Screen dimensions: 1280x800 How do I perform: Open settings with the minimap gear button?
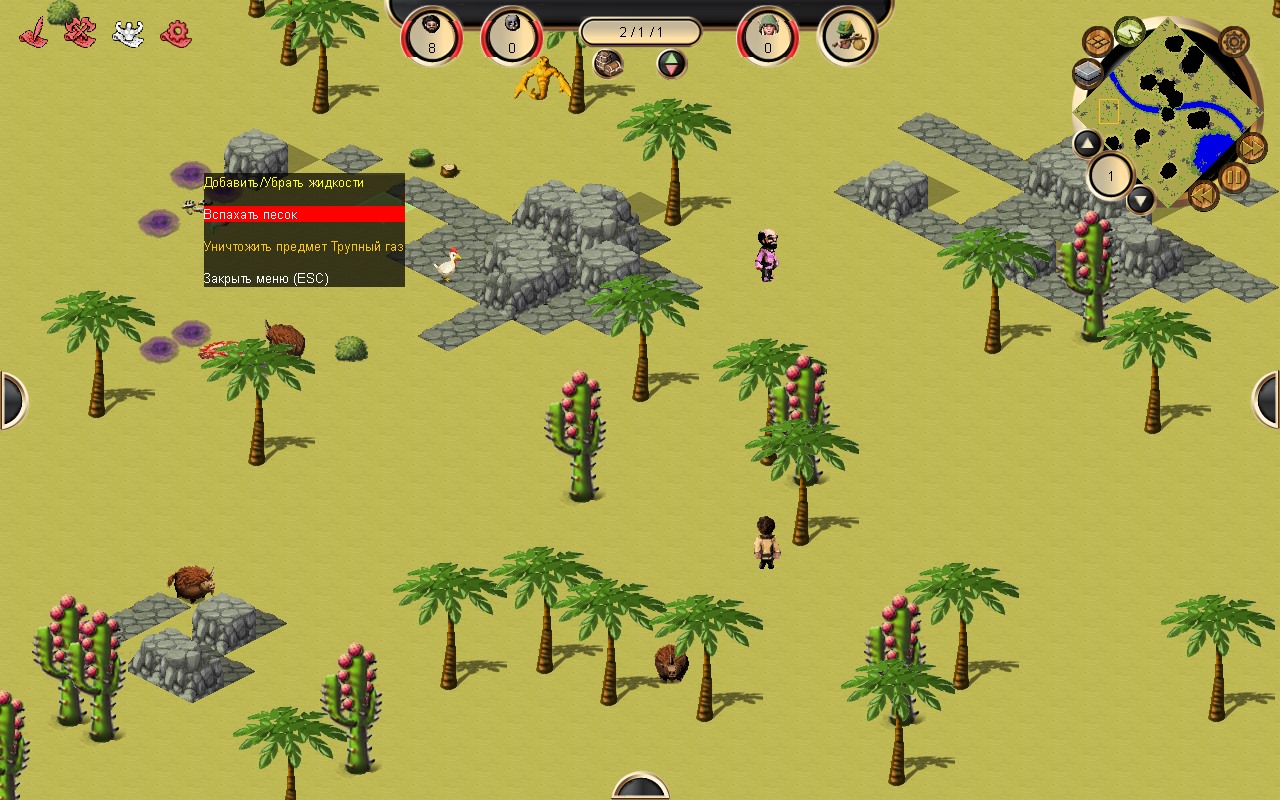[x=1234, y=42]
